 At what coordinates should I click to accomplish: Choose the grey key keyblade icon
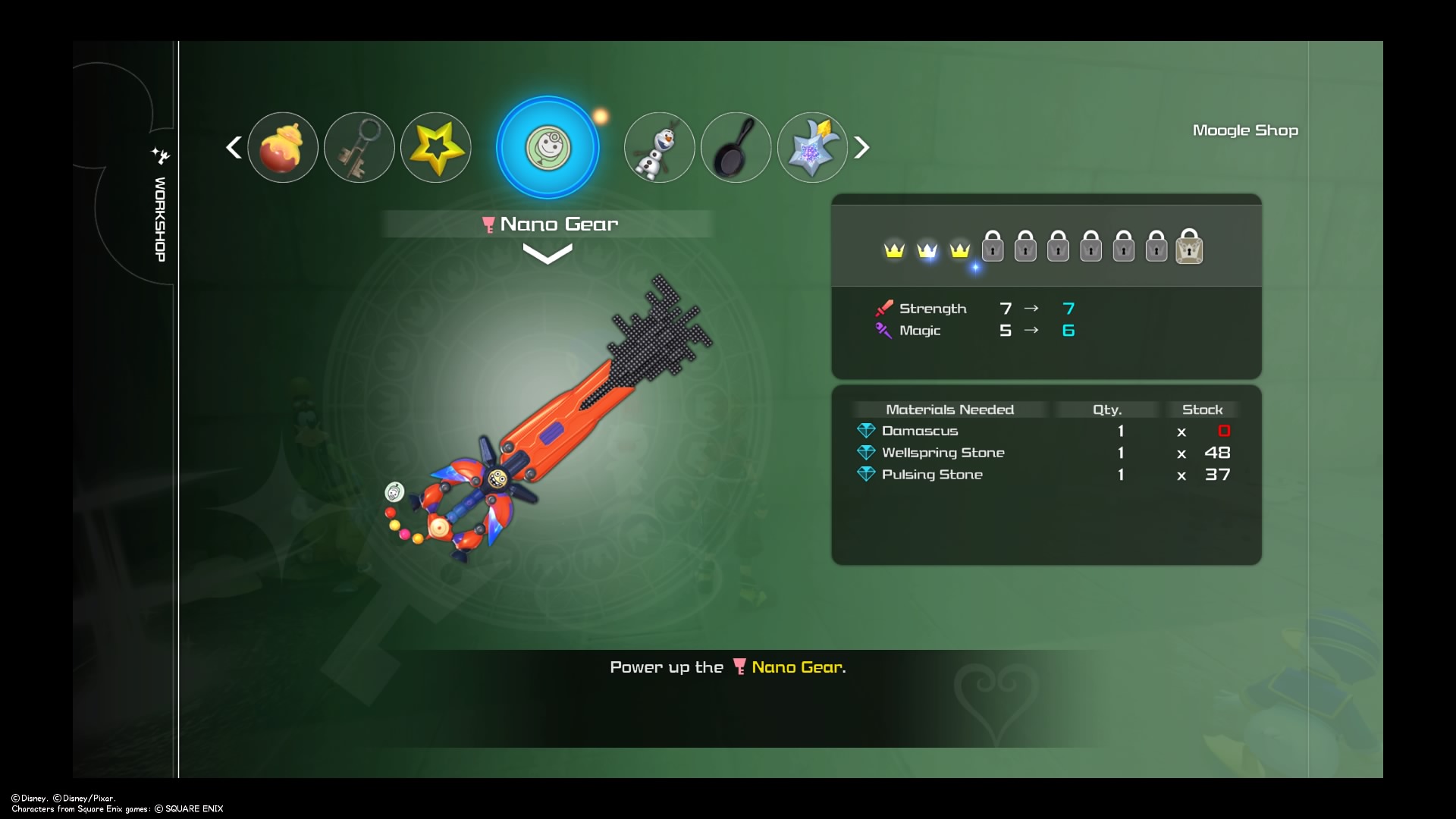359,148
